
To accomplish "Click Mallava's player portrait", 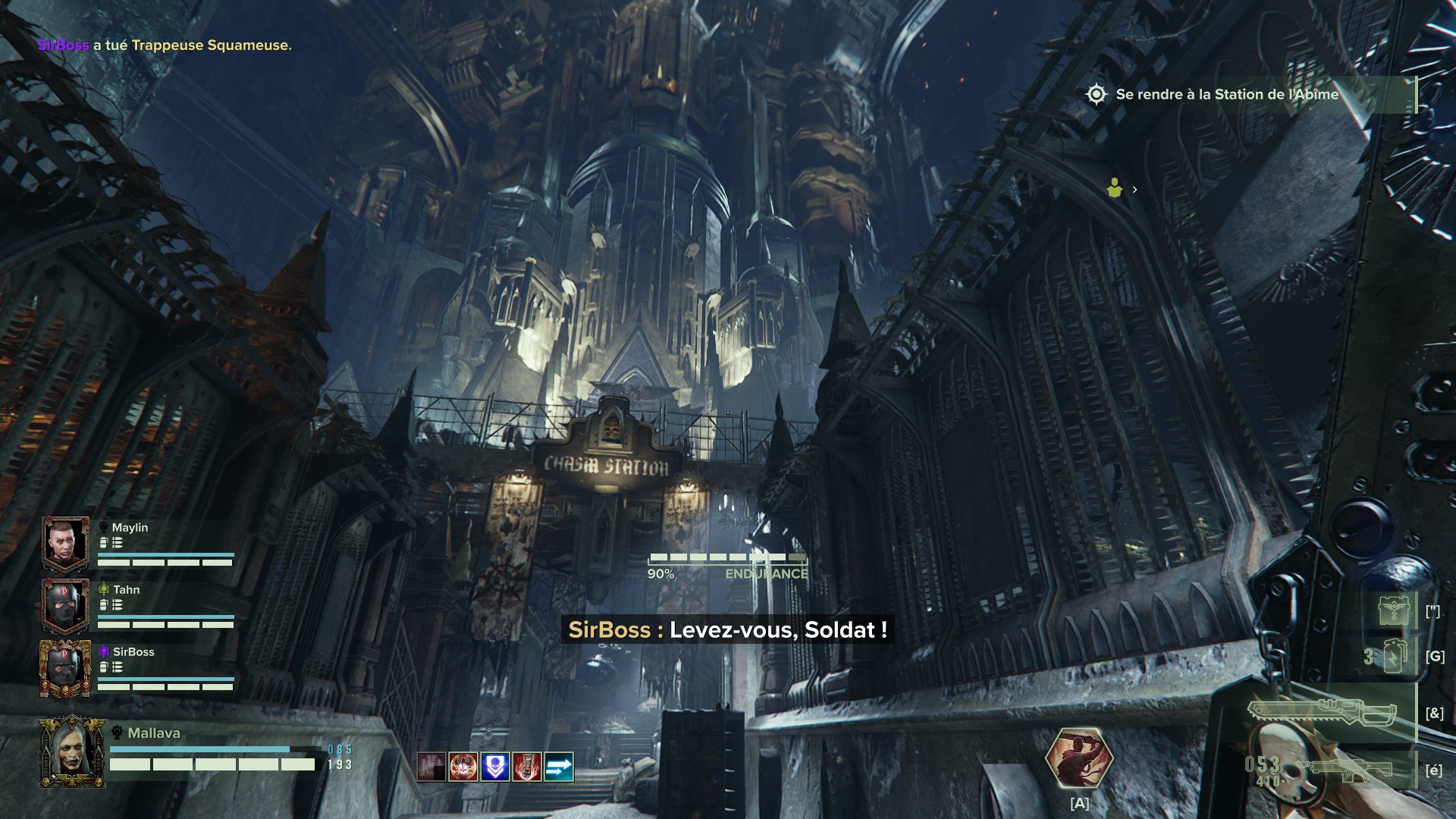I will [72, 751].
